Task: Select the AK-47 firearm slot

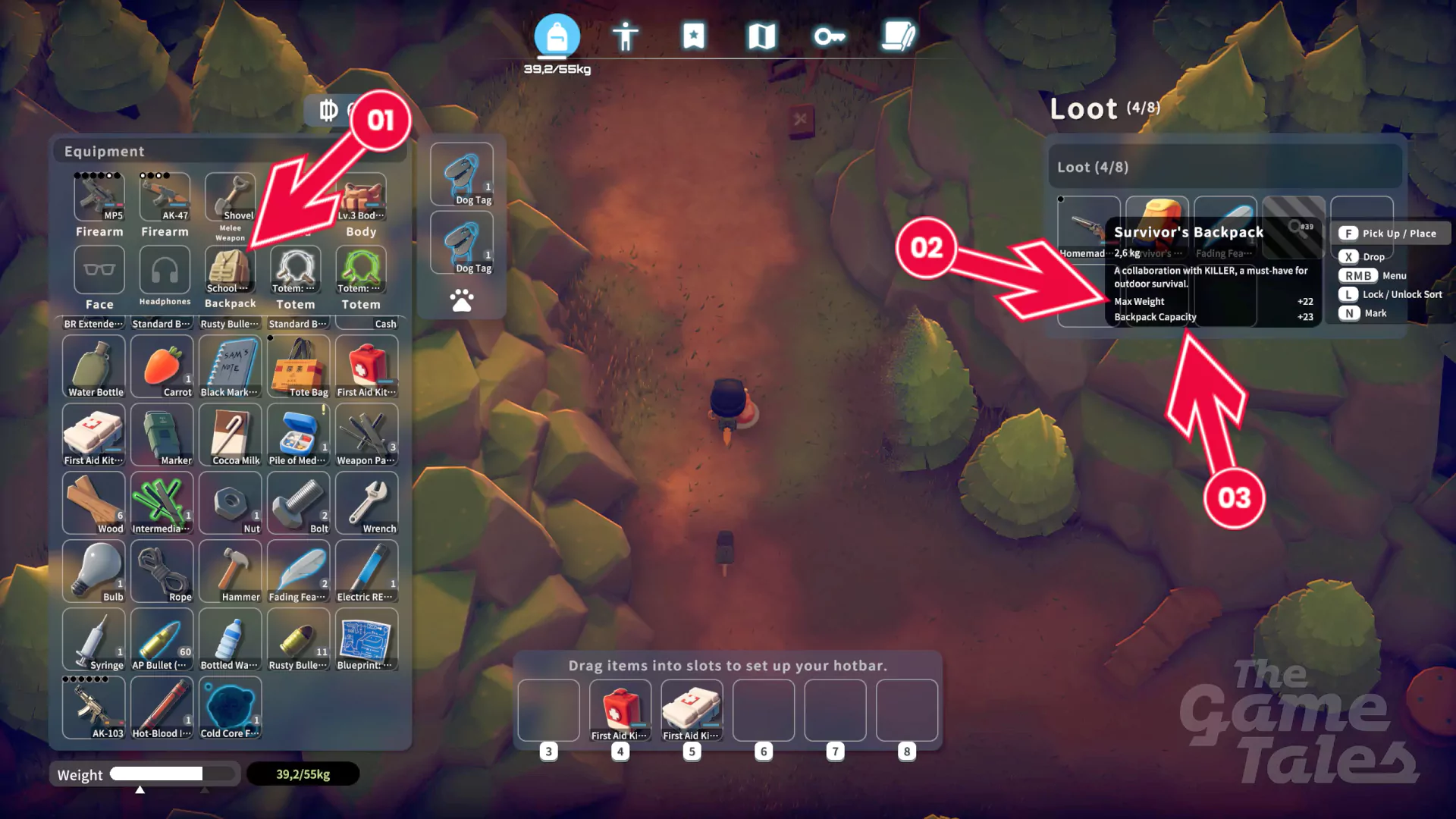Action: point(165,197)
